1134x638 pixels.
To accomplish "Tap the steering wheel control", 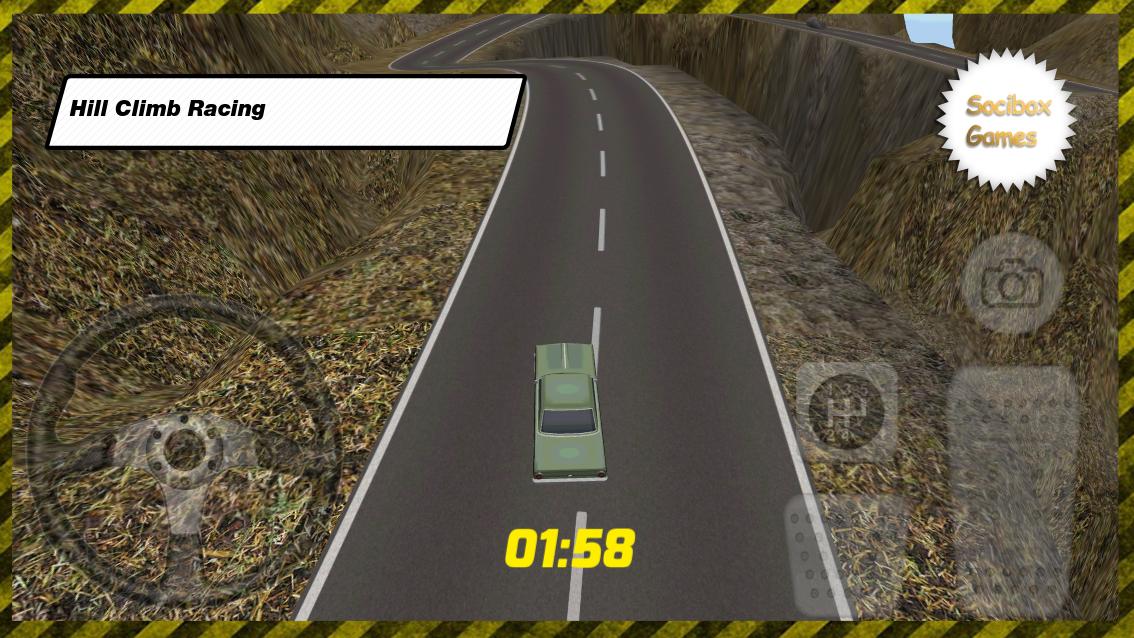I will pos(183,448).
